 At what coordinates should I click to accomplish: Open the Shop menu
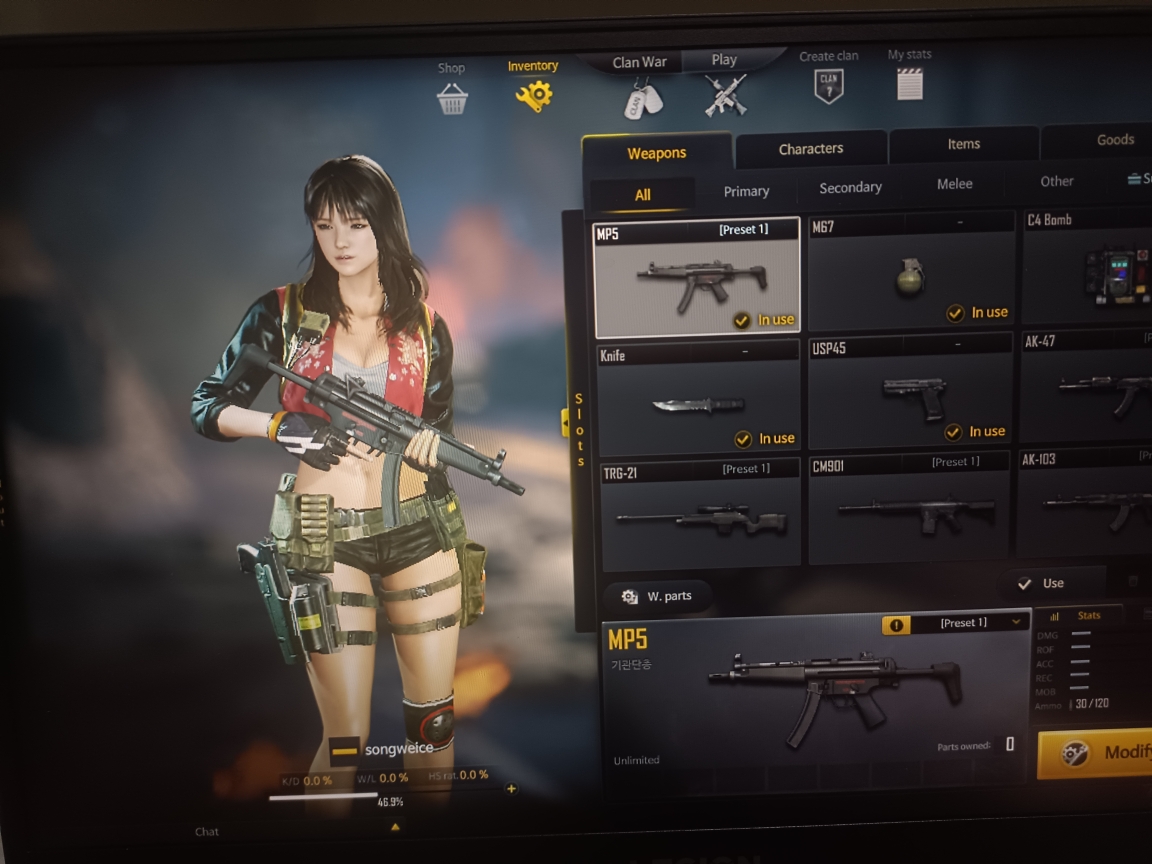(x=452, y=90)
